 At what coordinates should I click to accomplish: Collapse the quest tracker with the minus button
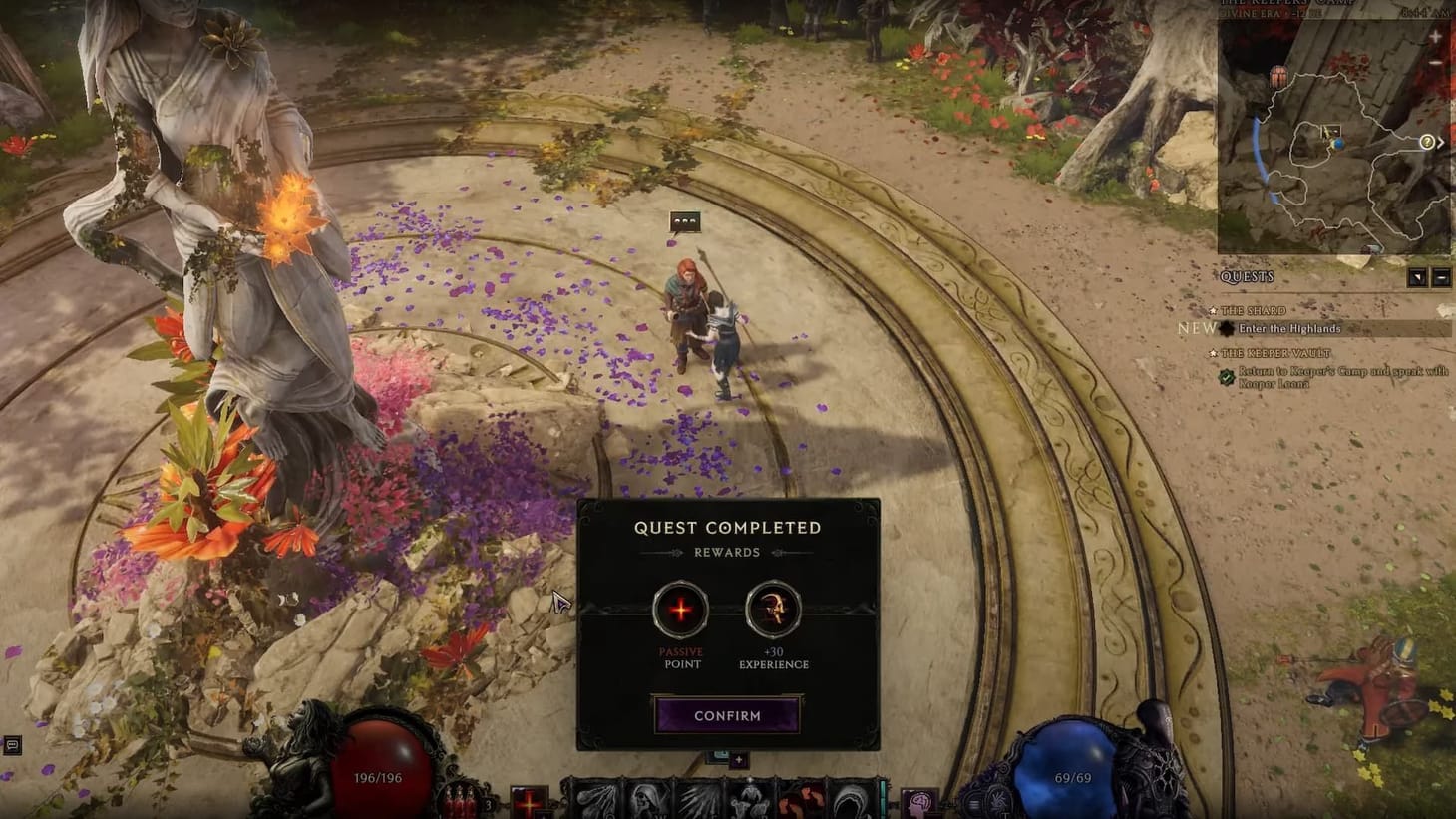click(x=1440, y=277)
